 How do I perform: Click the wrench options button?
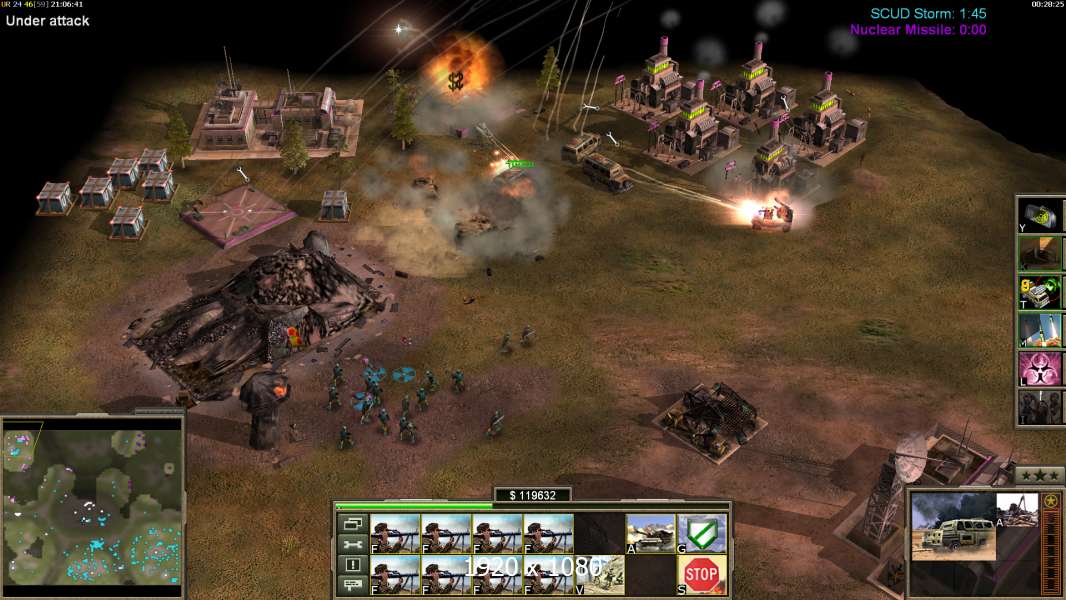tap(352, 544)
